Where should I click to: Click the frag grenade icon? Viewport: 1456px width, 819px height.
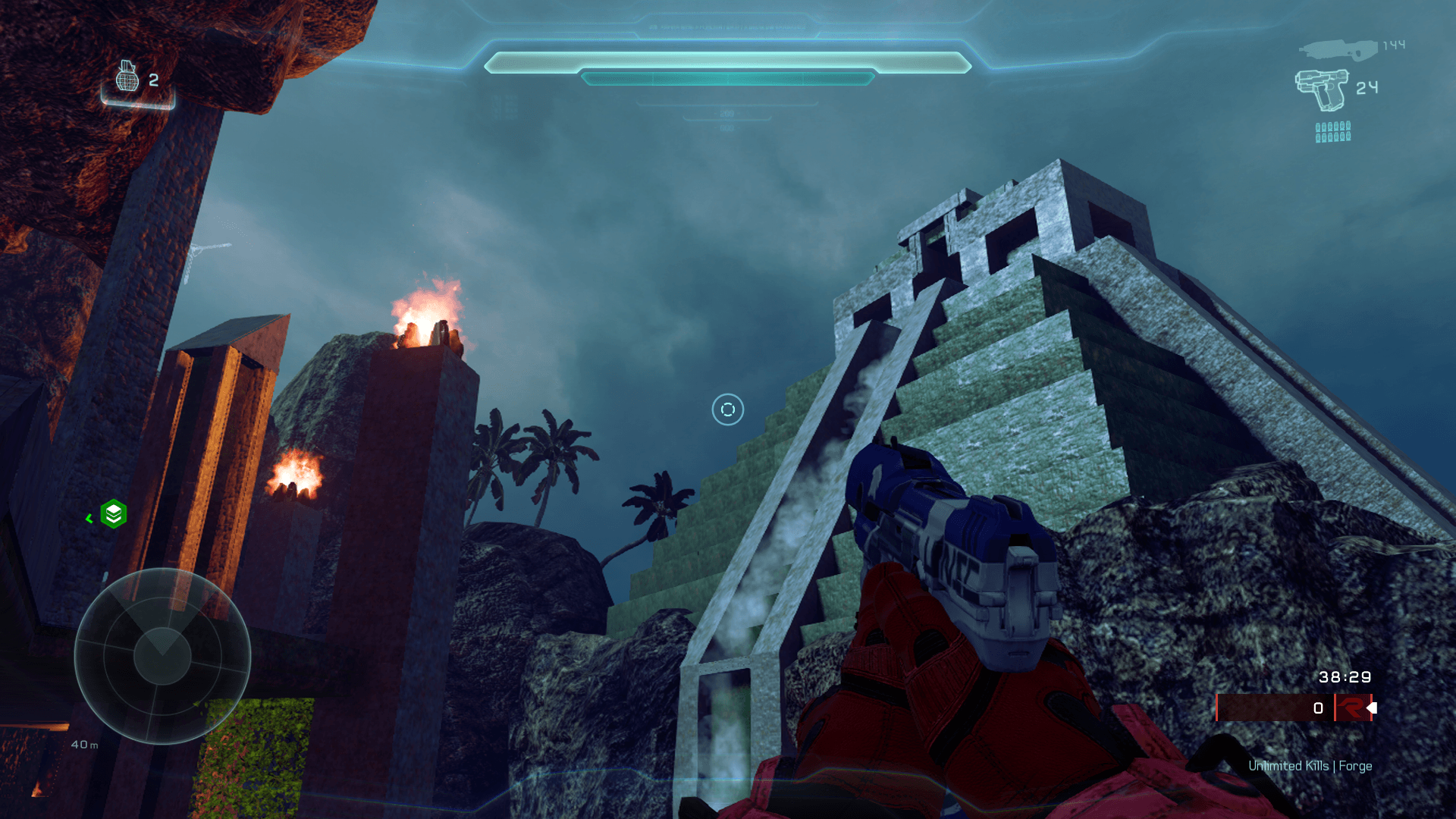pyautogui.click(x=127, y=77)
